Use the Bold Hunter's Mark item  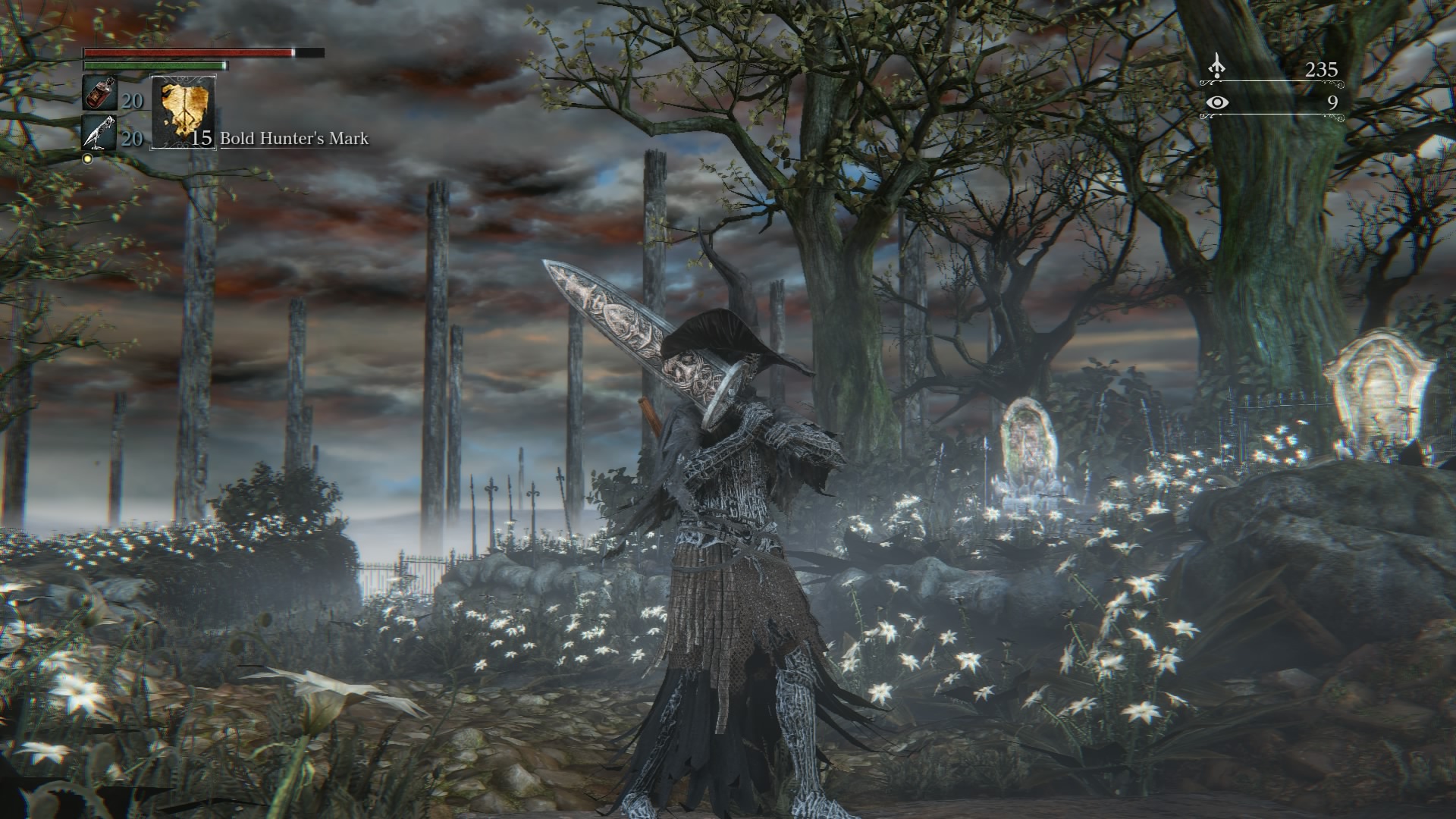(x=183, y=112)
